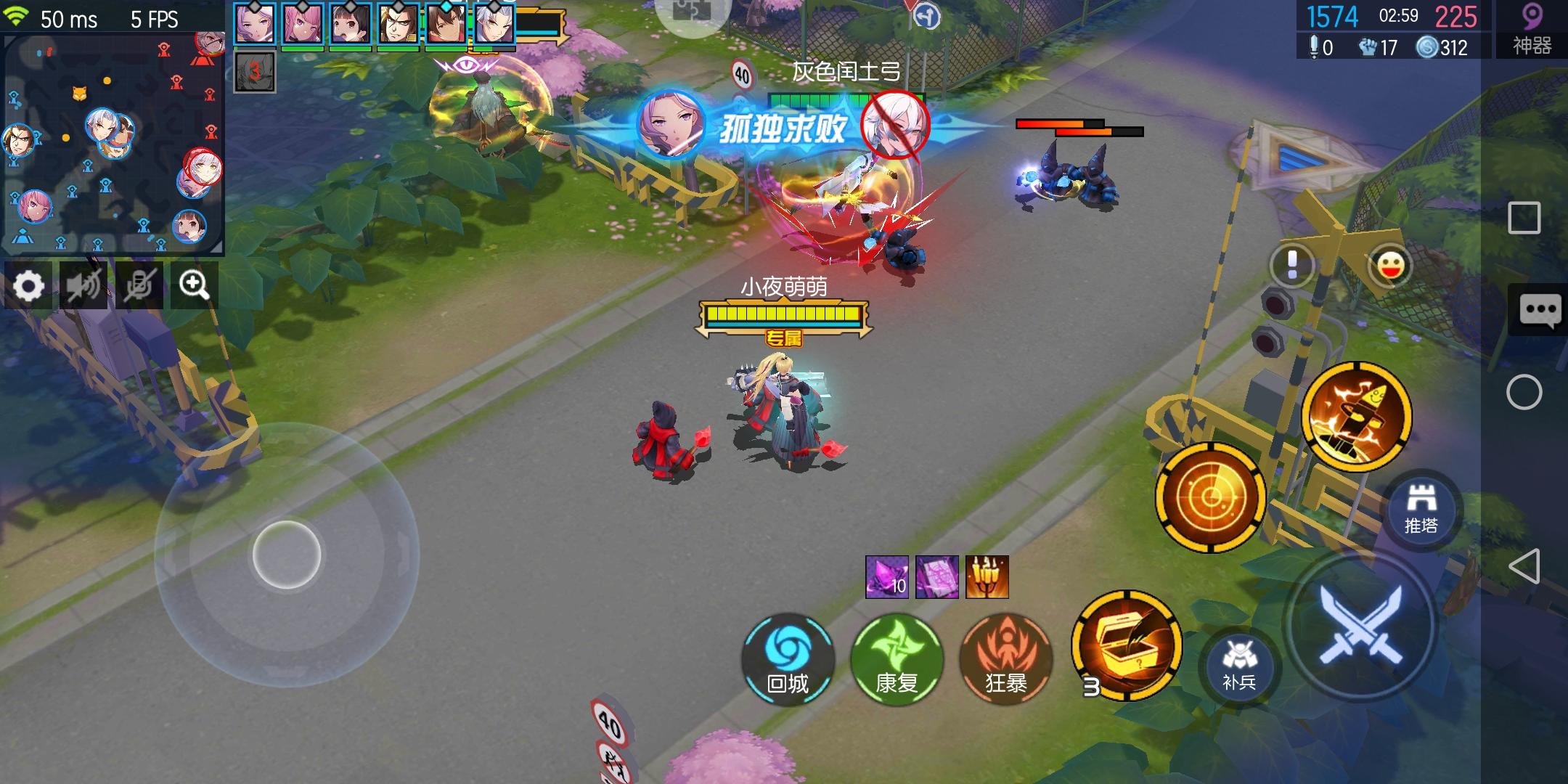Mute the game sound speaker

(x=84, y=285)
